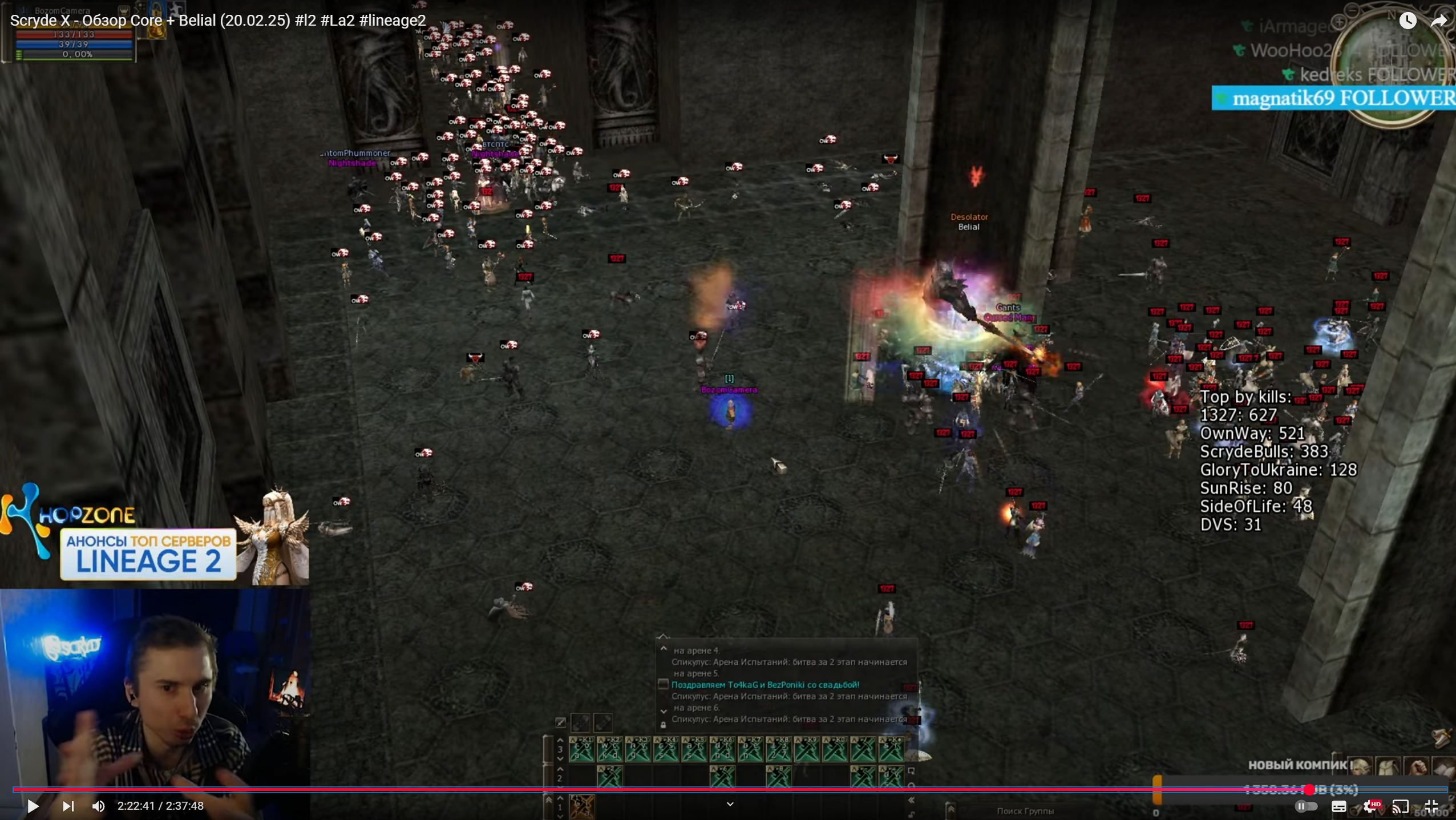Click the Watch later clock icon

[1408, 21]
